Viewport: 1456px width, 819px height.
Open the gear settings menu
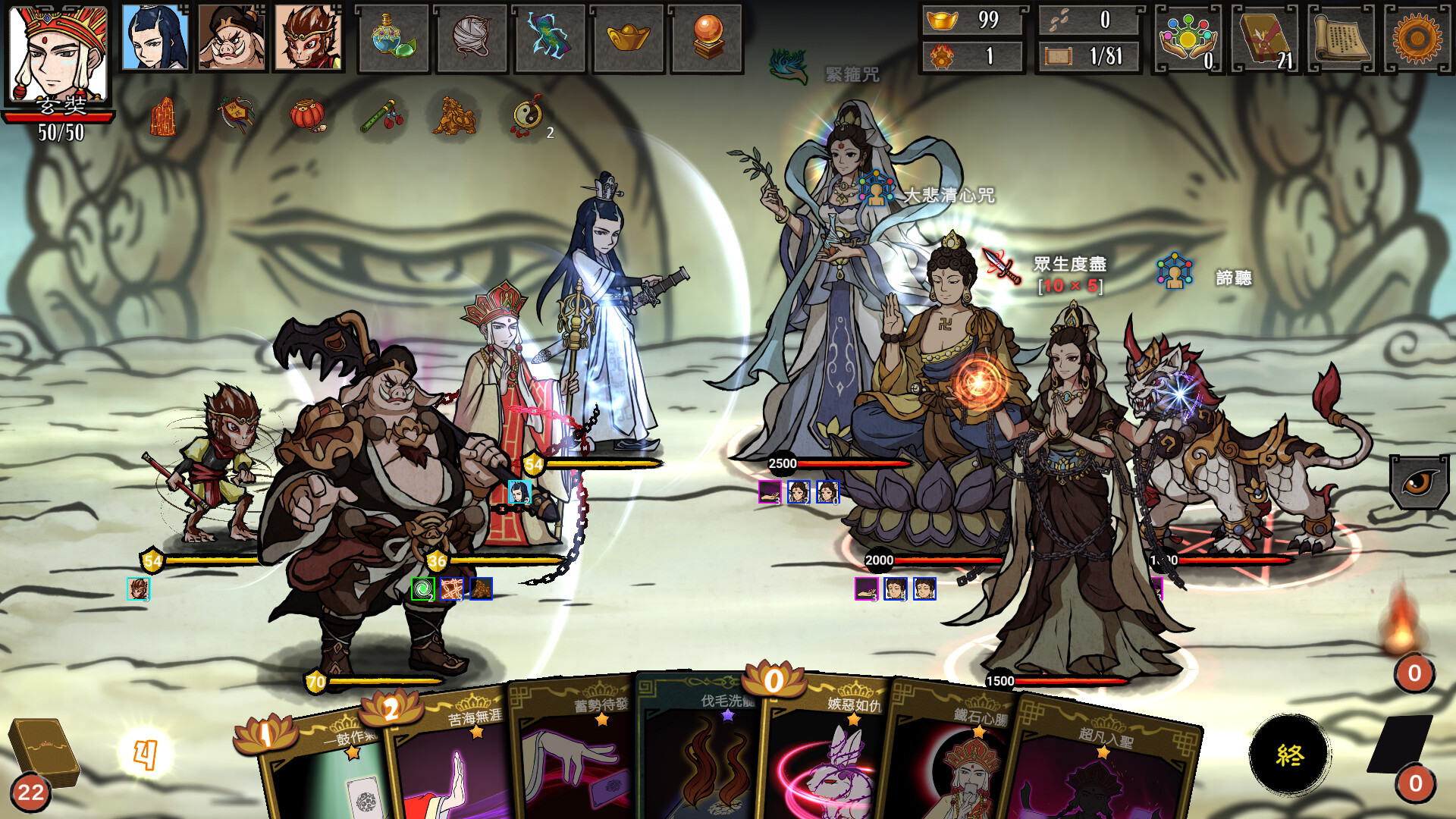(x=1417, y=38)
